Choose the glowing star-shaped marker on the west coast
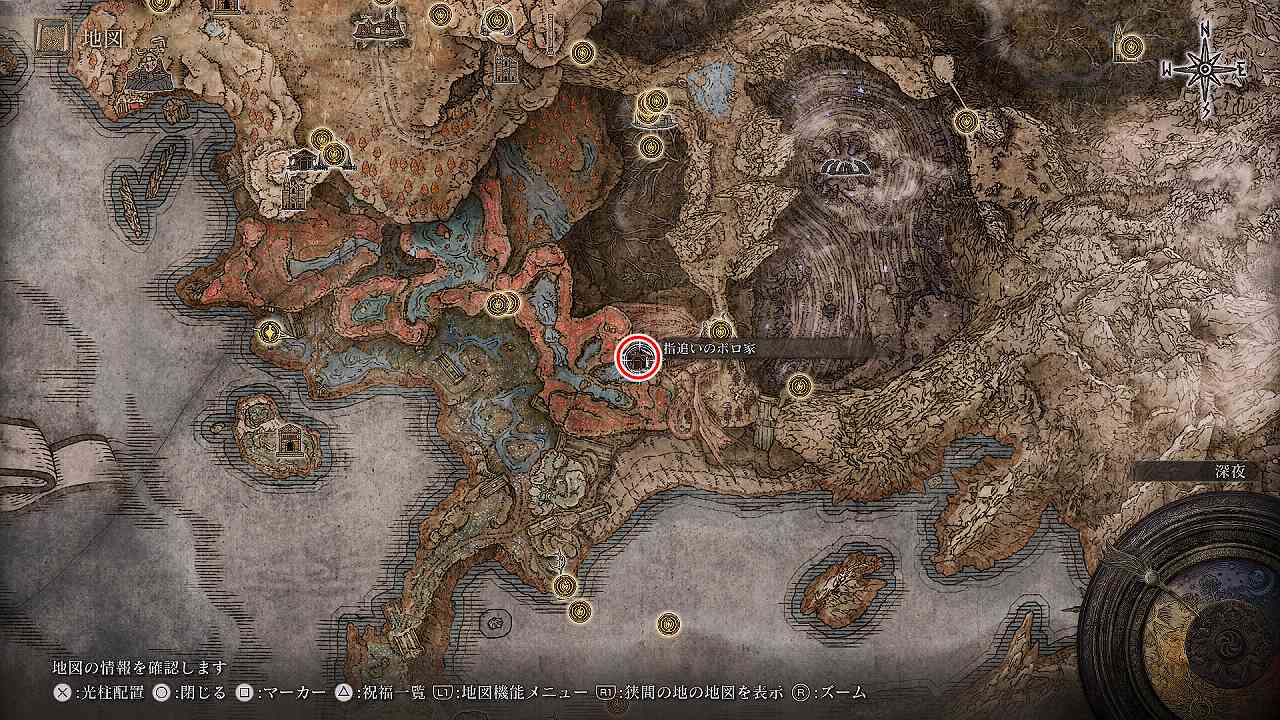 click(x=268, y=333)
